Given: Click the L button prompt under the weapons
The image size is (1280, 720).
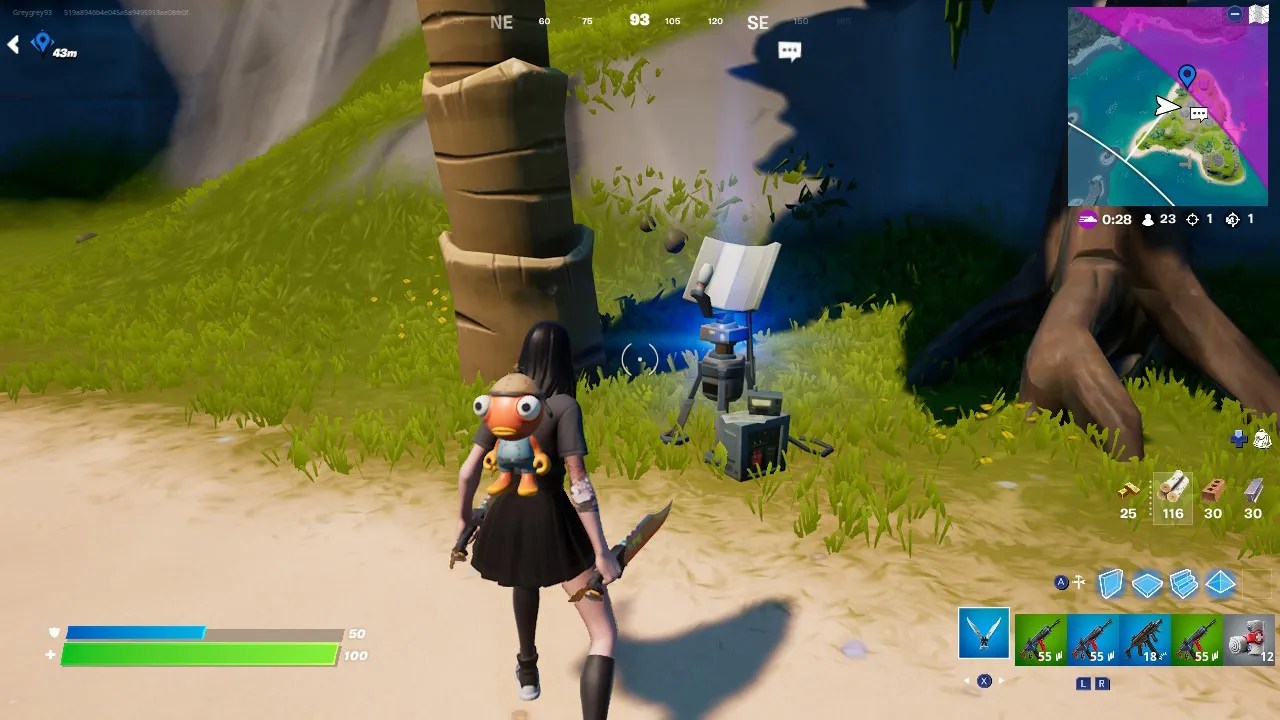Looking at the screenshot, I should tap(1083, 683).
